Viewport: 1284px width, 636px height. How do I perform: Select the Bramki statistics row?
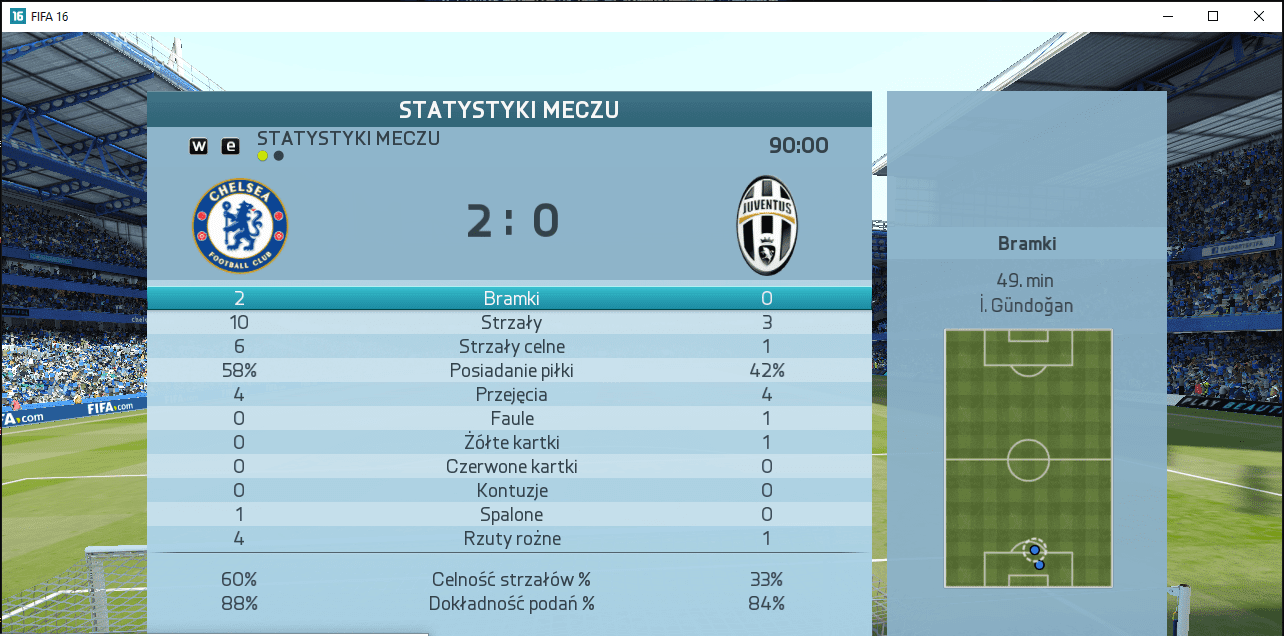(509, 298)
